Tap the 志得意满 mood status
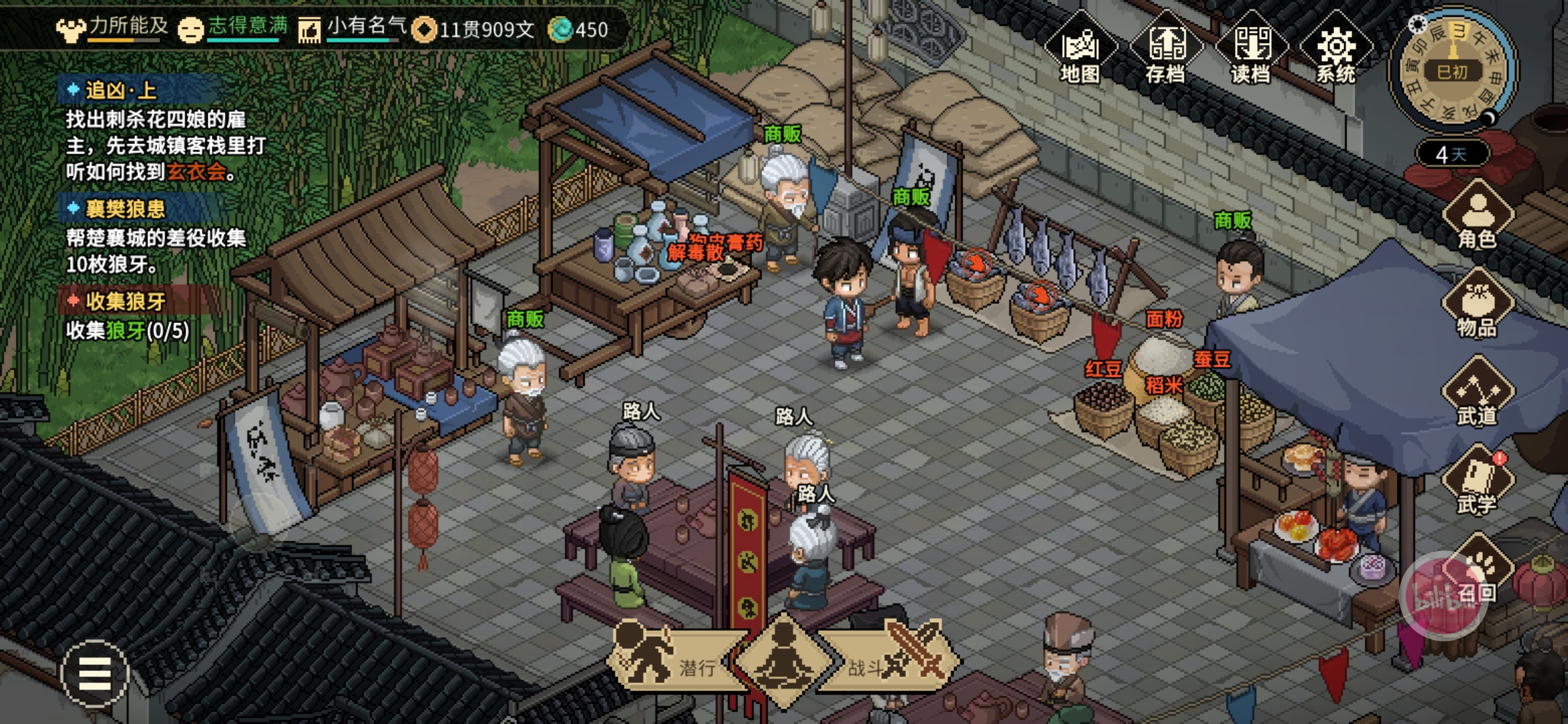This screenshot has height=724, width=1568. tap(233, 28)
